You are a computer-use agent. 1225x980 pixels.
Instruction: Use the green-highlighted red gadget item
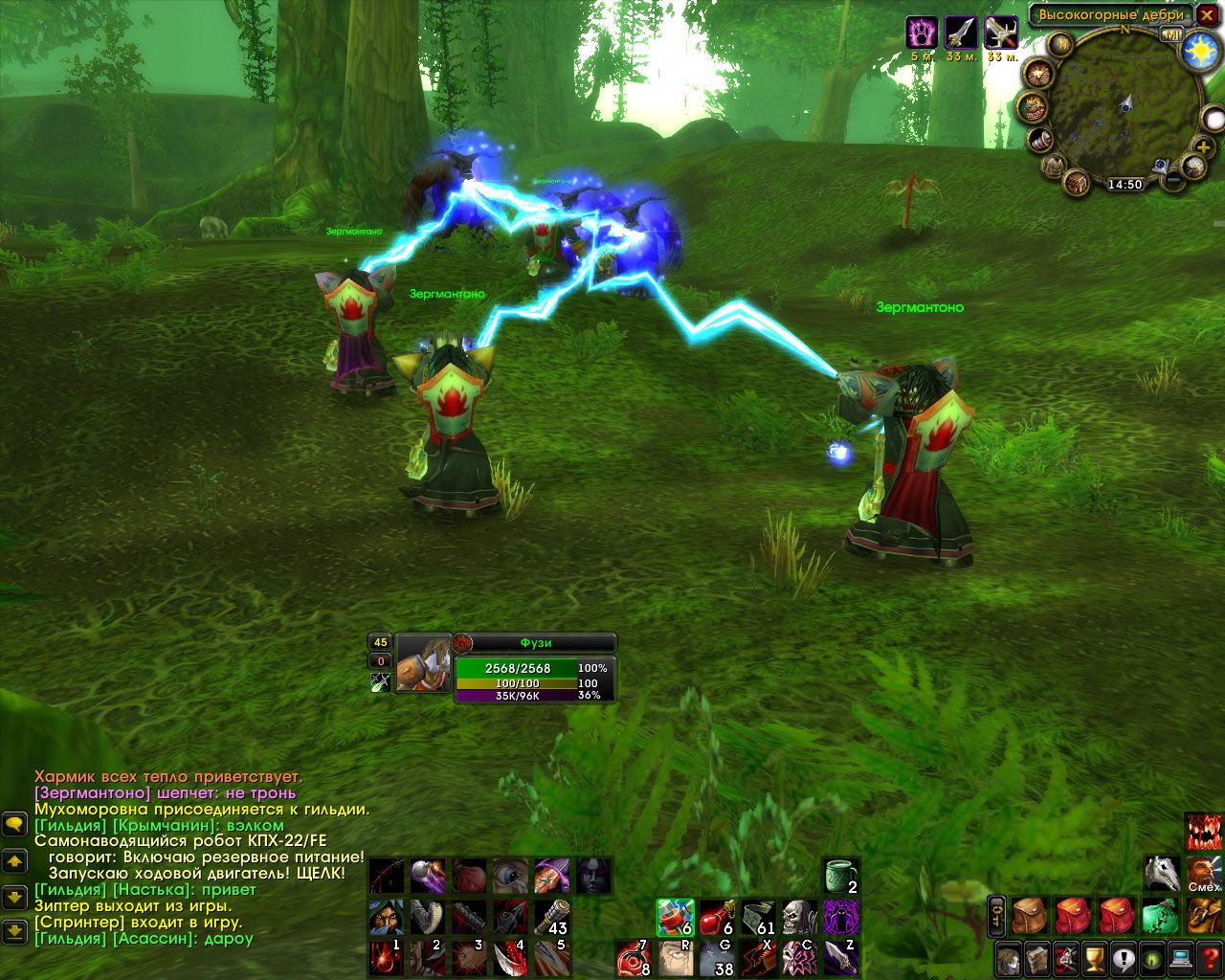pyautogui.click(x=674, y=917)
